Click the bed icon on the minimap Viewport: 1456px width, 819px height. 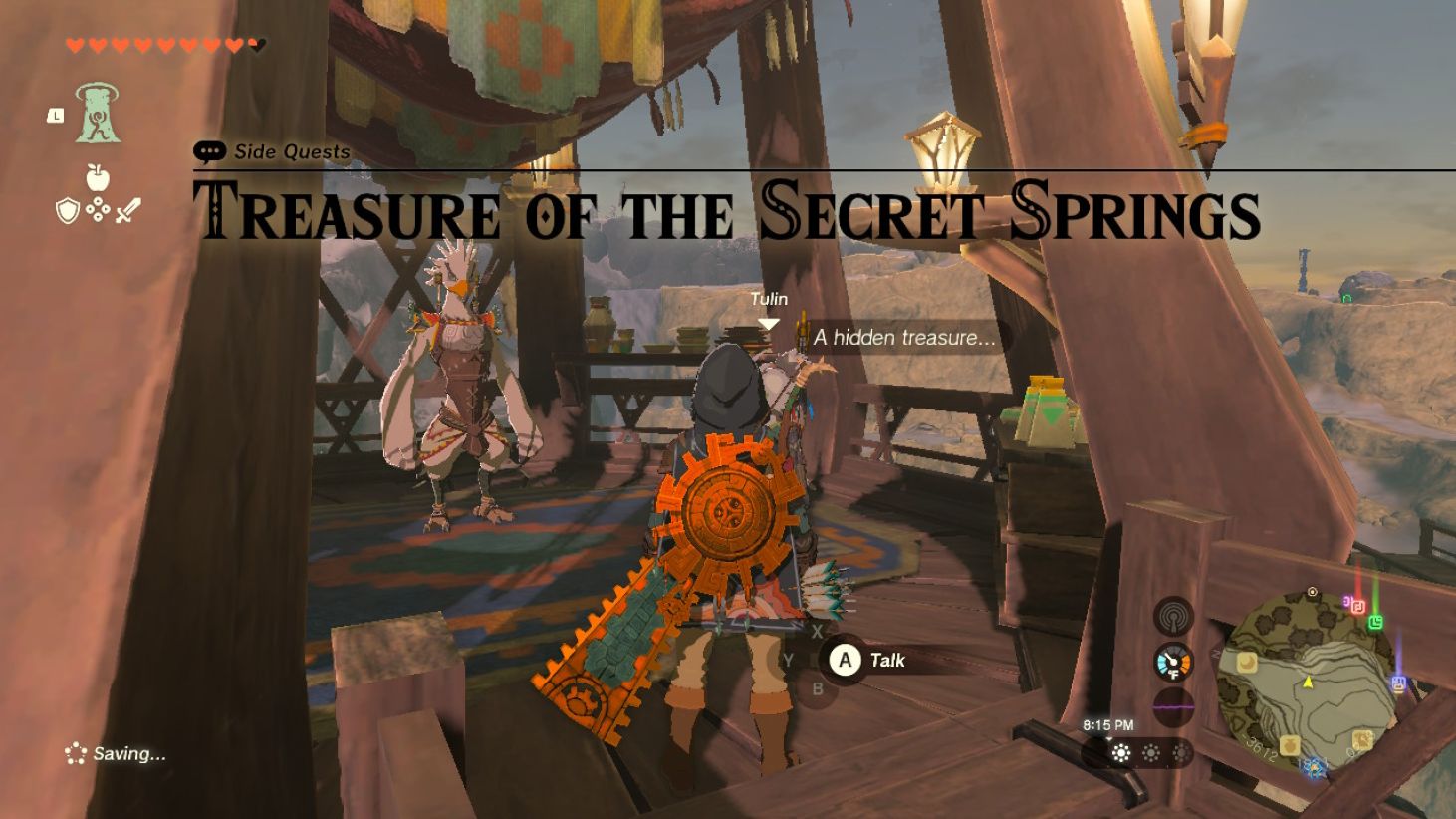pyautogui.click(x=1246, y=663)
